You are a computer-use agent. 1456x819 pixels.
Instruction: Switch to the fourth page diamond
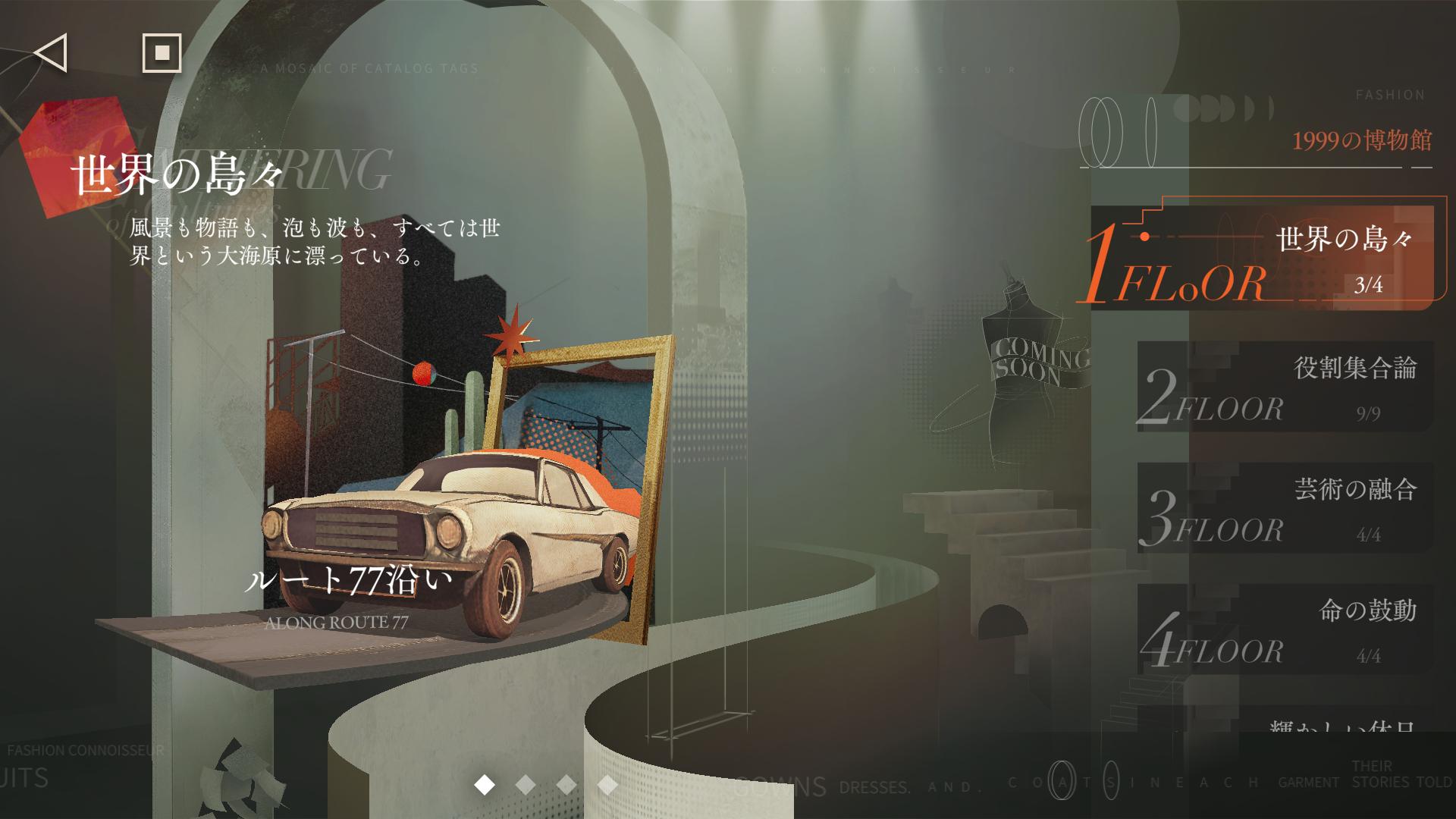pyautogui.click(x=607, y=785)
